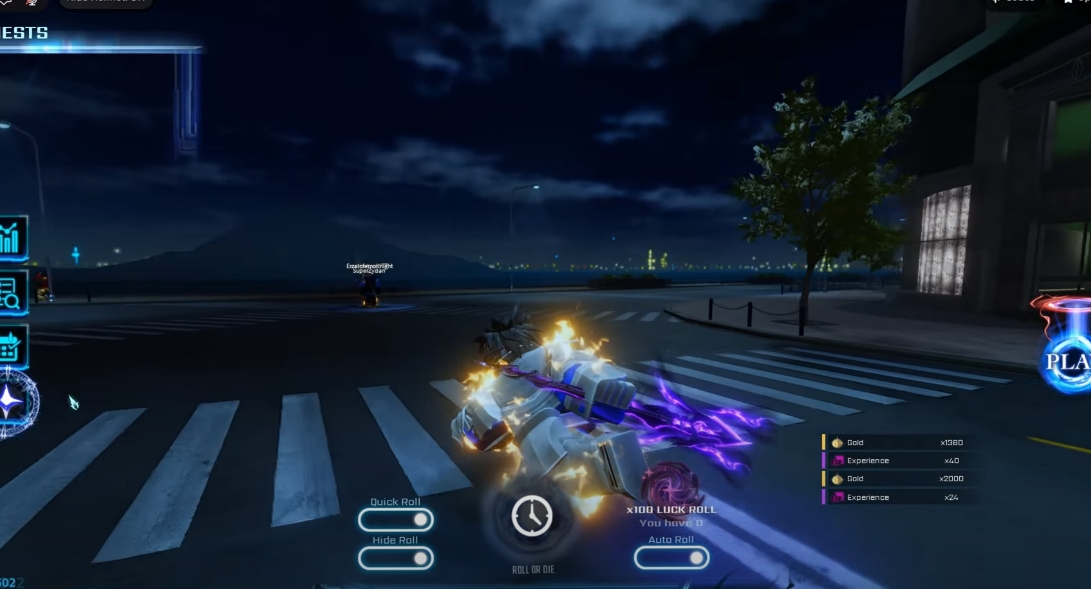
Task: Open the calendar checkmark icon
Action: tap(12, 346)
